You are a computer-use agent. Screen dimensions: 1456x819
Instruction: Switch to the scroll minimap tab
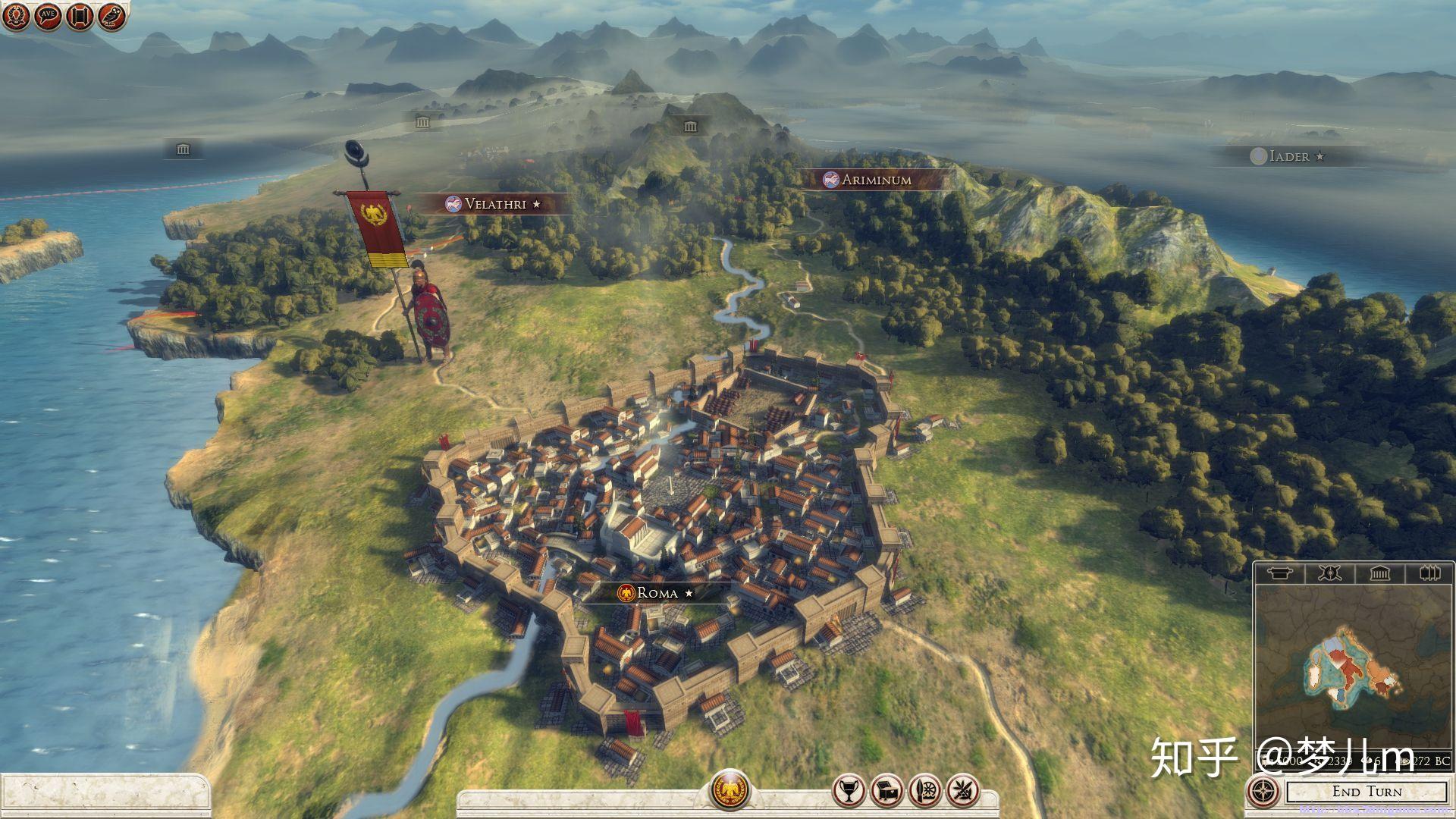coord(1280,573)
